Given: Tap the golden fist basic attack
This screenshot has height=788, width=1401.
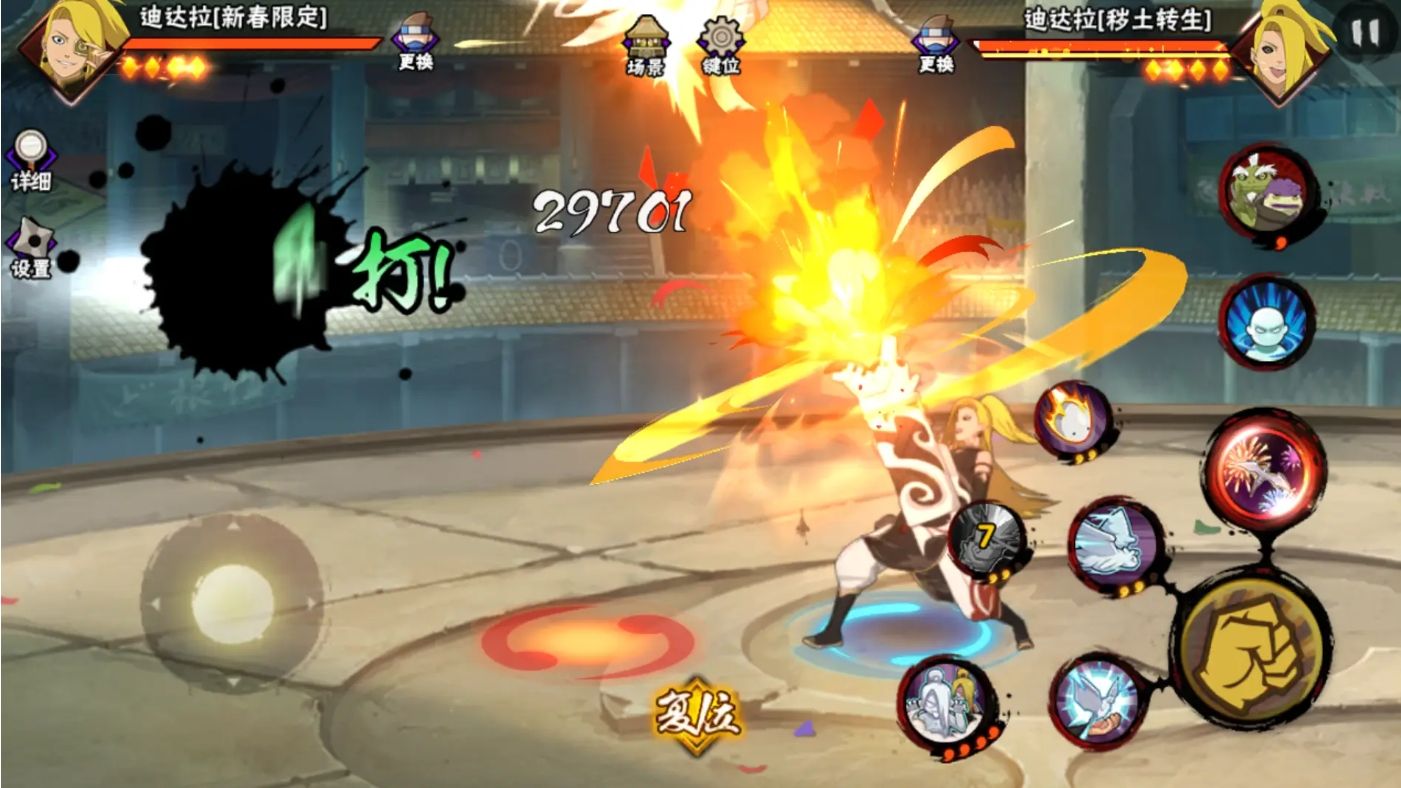Looking at the screenshot, I should click(1250, 646).
